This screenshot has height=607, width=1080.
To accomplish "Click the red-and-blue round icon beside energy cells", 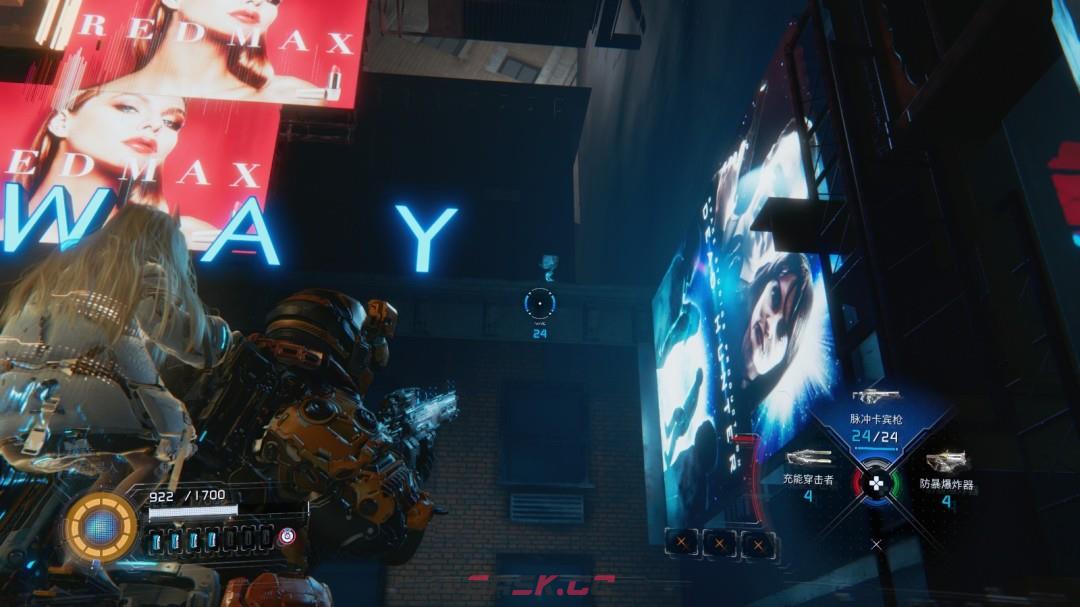I will 288,536.
